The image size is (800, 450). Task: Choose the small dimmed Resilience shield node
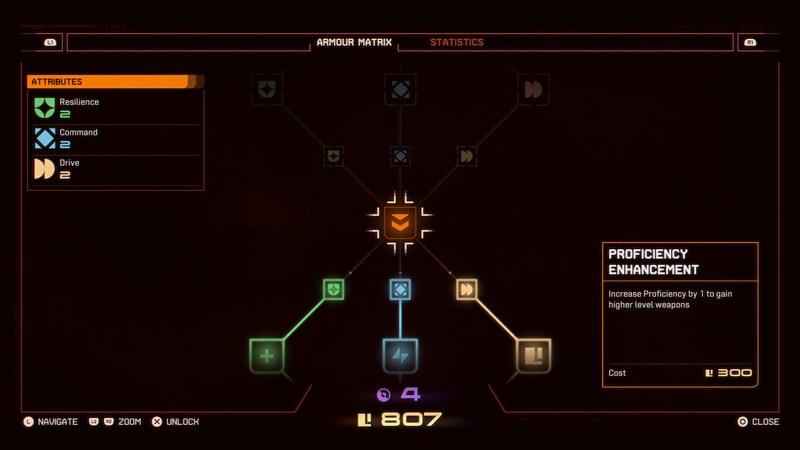(334, 156)
